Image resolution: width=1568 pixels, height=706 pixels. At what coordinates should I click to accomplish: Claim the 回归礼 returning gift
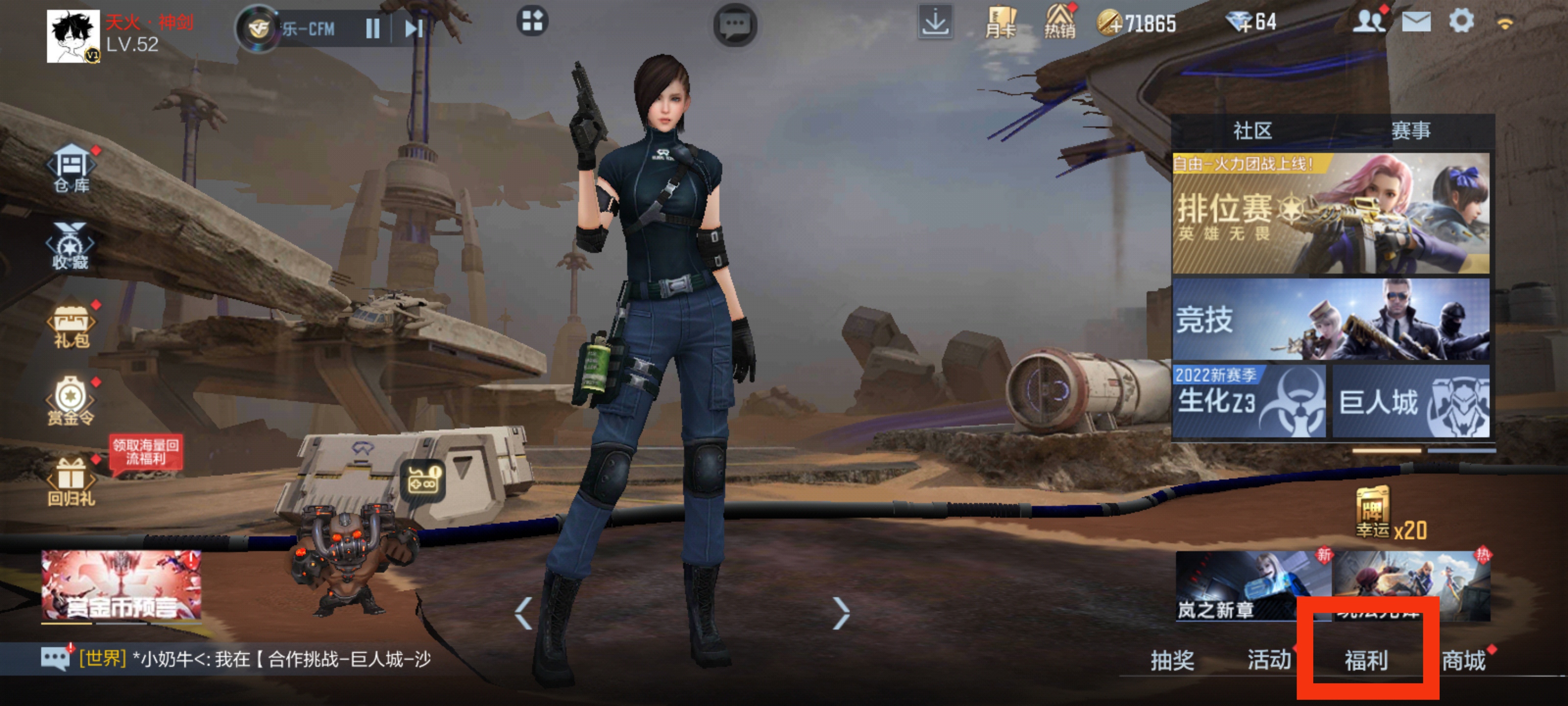coord(71,481)
